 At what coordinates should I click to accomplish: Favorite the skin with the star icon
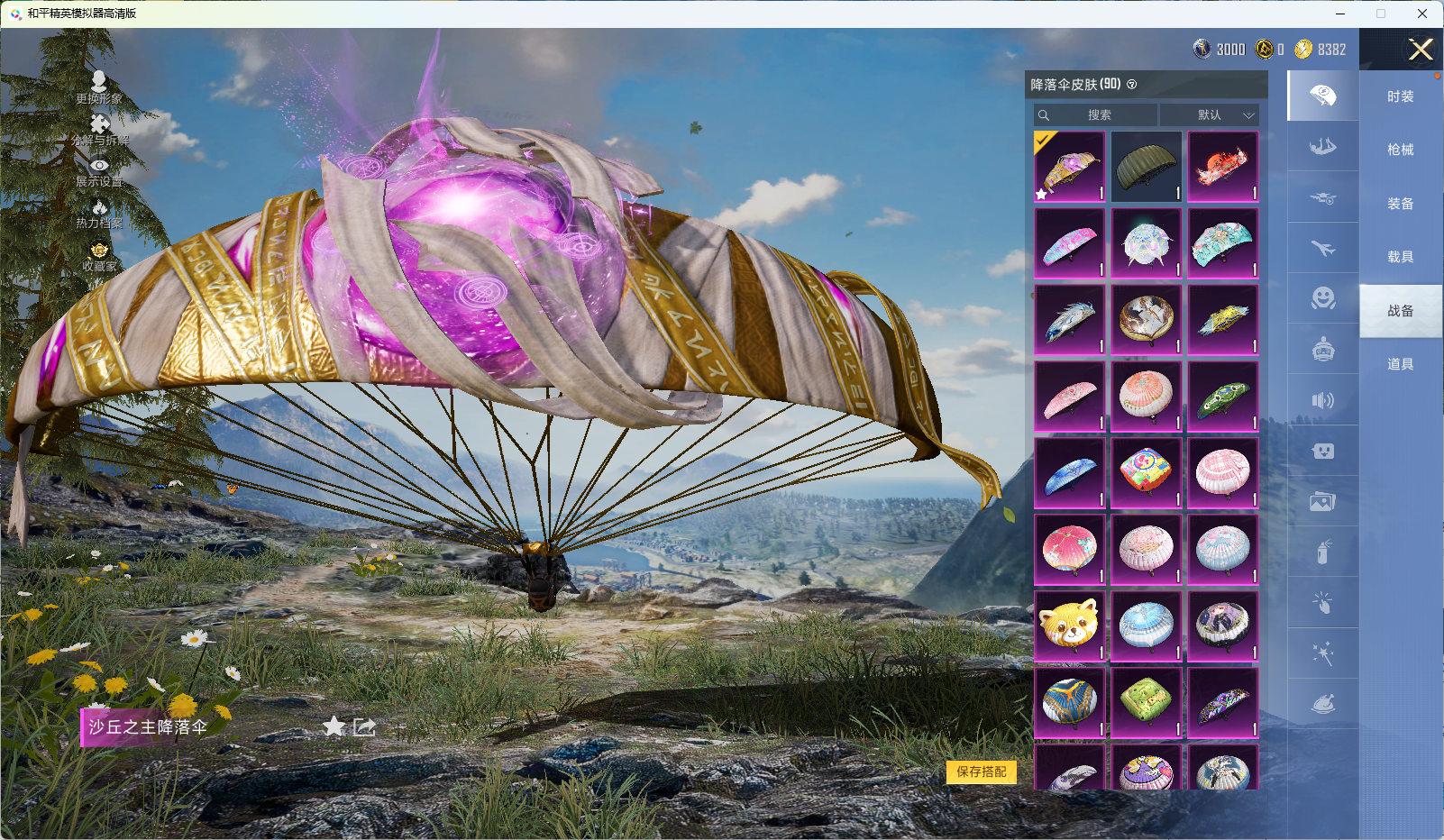[334, 726]
